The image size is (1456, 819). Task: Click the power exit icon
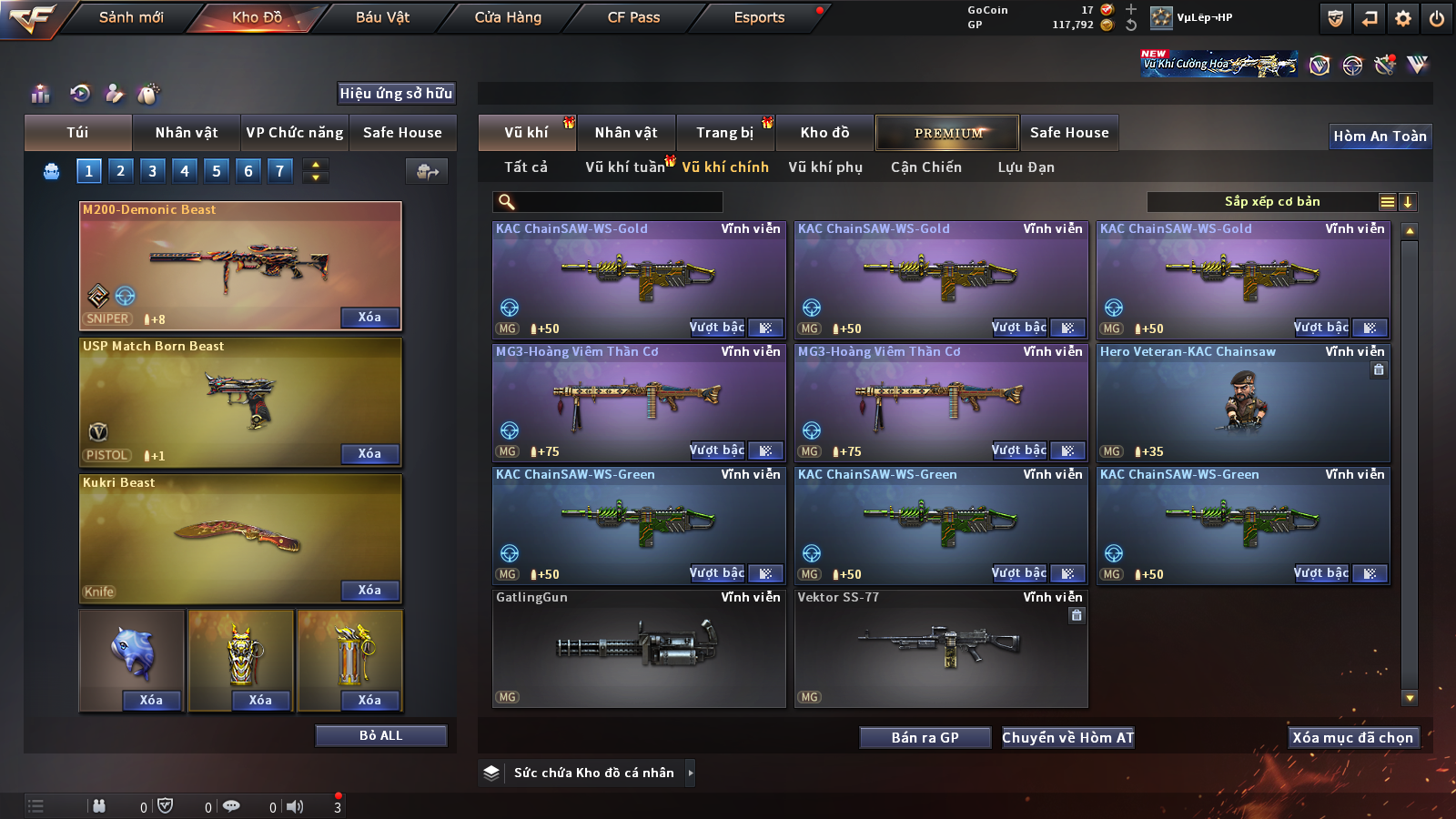pos(1437,18)
